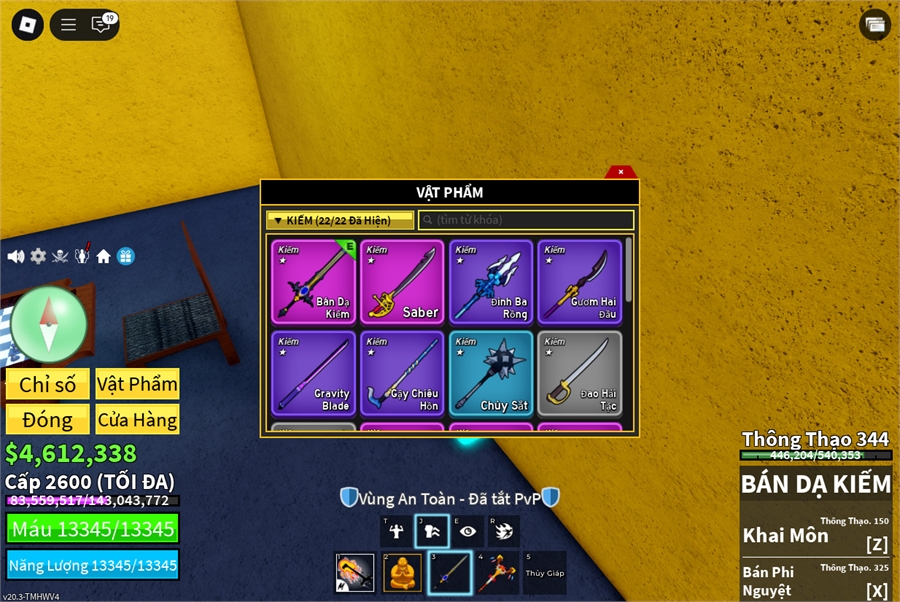Screen dimensions: 900x602
Task: Select the golden Buddha hotbar slot
Action: [402, 573]
